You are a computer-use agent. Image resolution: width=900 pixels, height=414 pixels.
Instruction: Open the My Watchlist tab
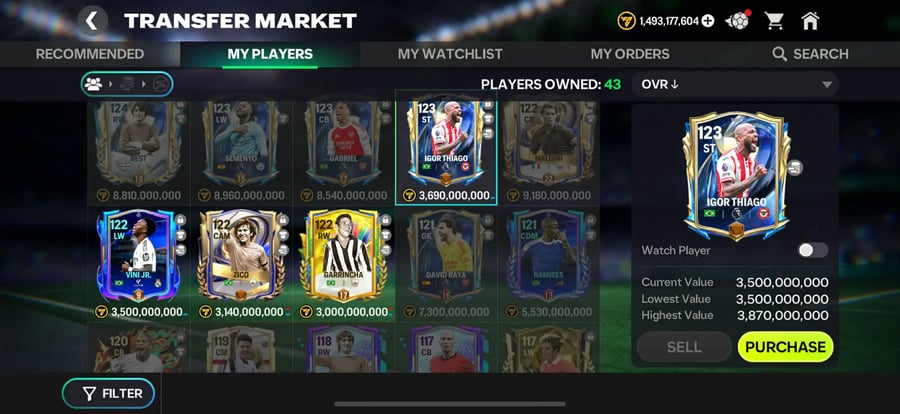[450, 54]
